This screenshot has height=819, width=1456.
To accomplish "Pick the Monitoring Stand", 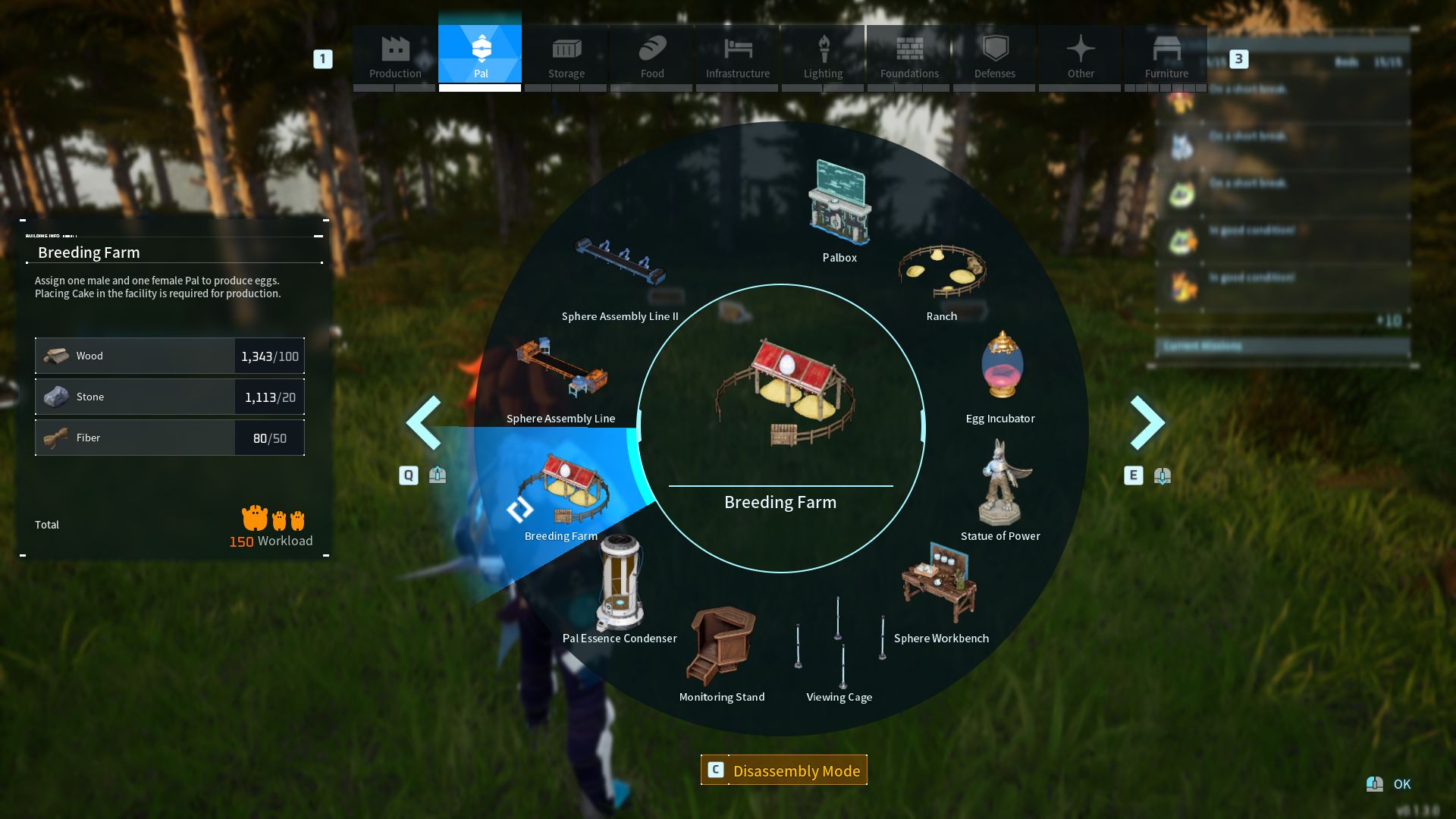I will pos(721,648).
